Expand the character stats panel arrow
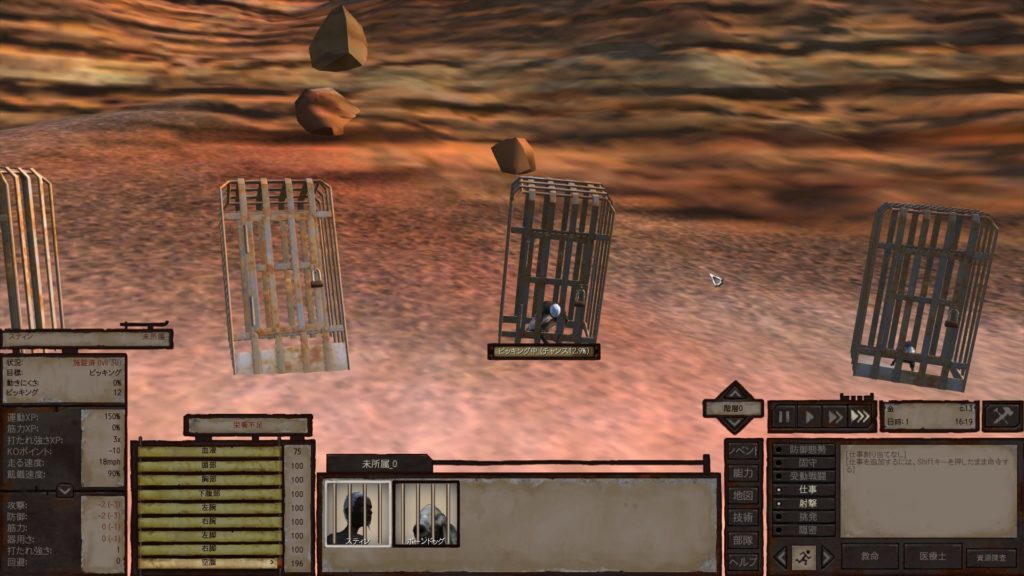Image resolution: width=1024 pixels, height=576 pixels. tap(64, 490)
